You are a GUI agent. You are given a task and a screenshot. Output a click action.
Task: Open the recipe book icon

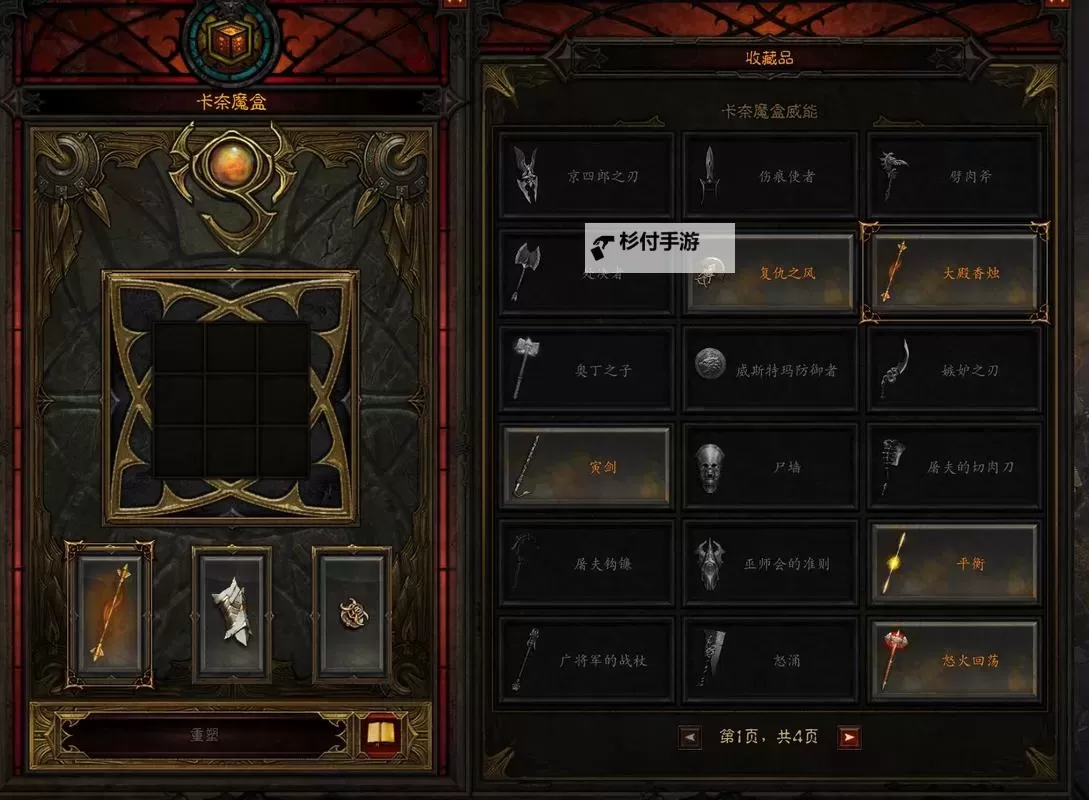point(380,735)
